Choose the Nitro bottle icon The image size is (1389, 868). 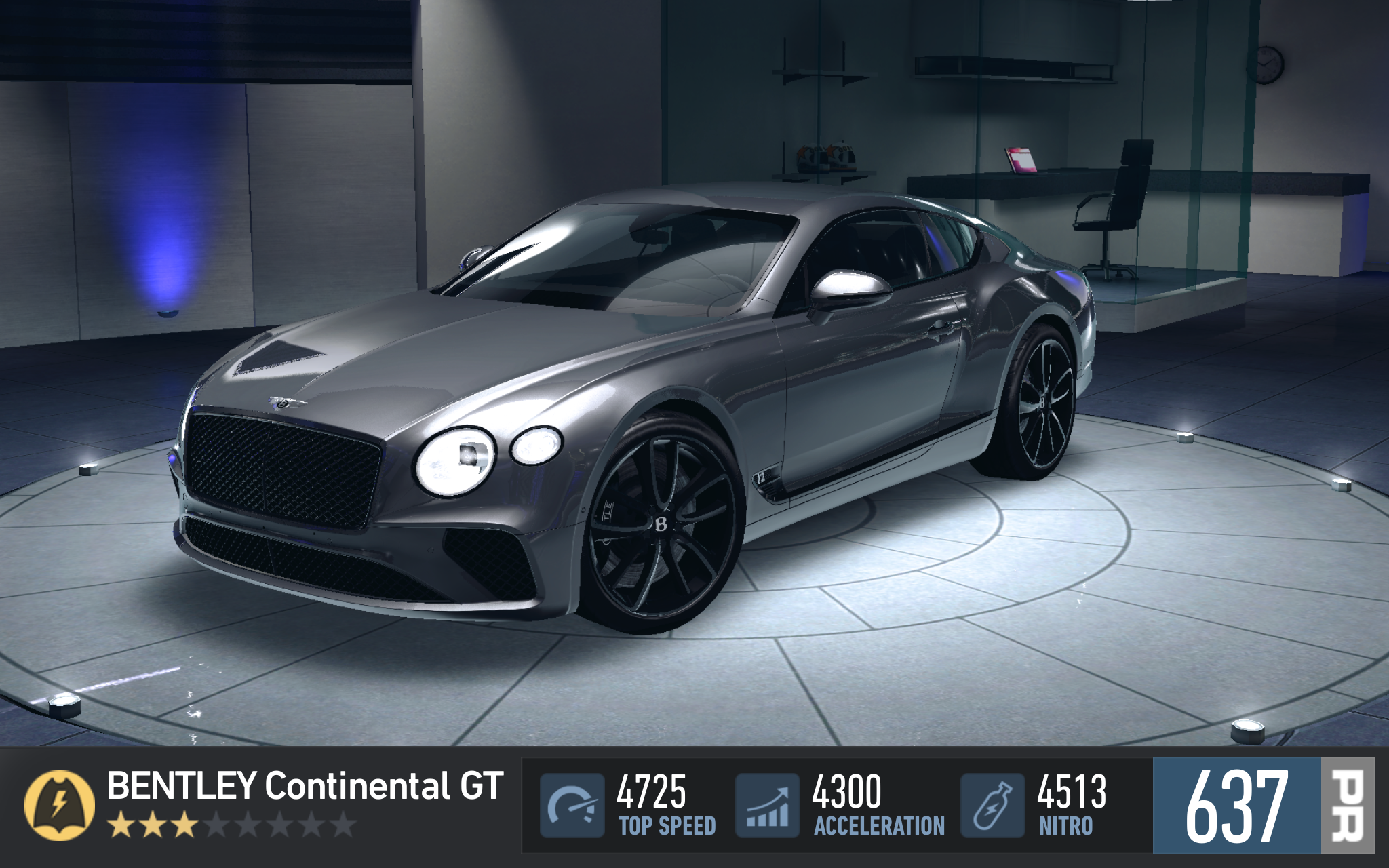(992, 805)
